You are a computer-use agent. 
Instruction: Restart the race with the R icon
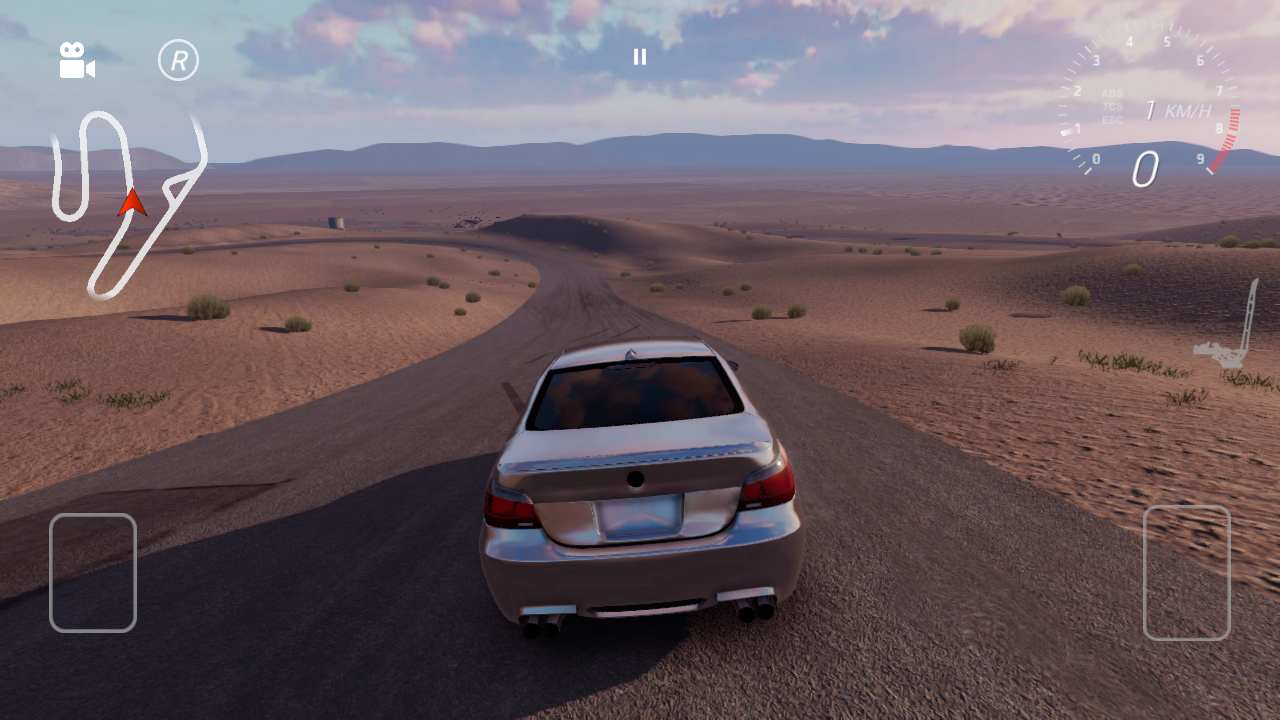point(178,60)
